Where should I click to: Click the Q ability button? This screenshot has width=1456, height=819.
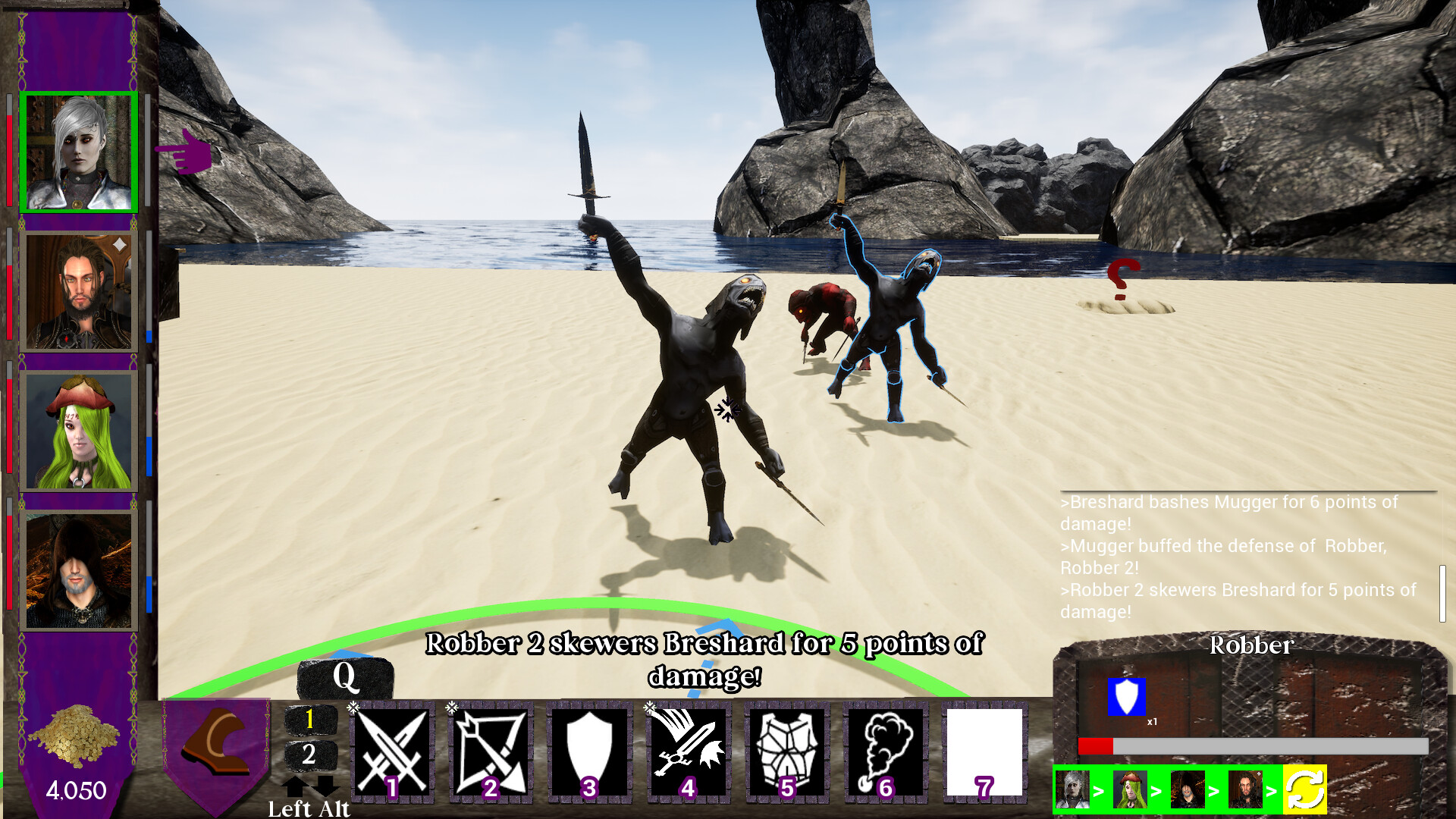pos(347,677)
